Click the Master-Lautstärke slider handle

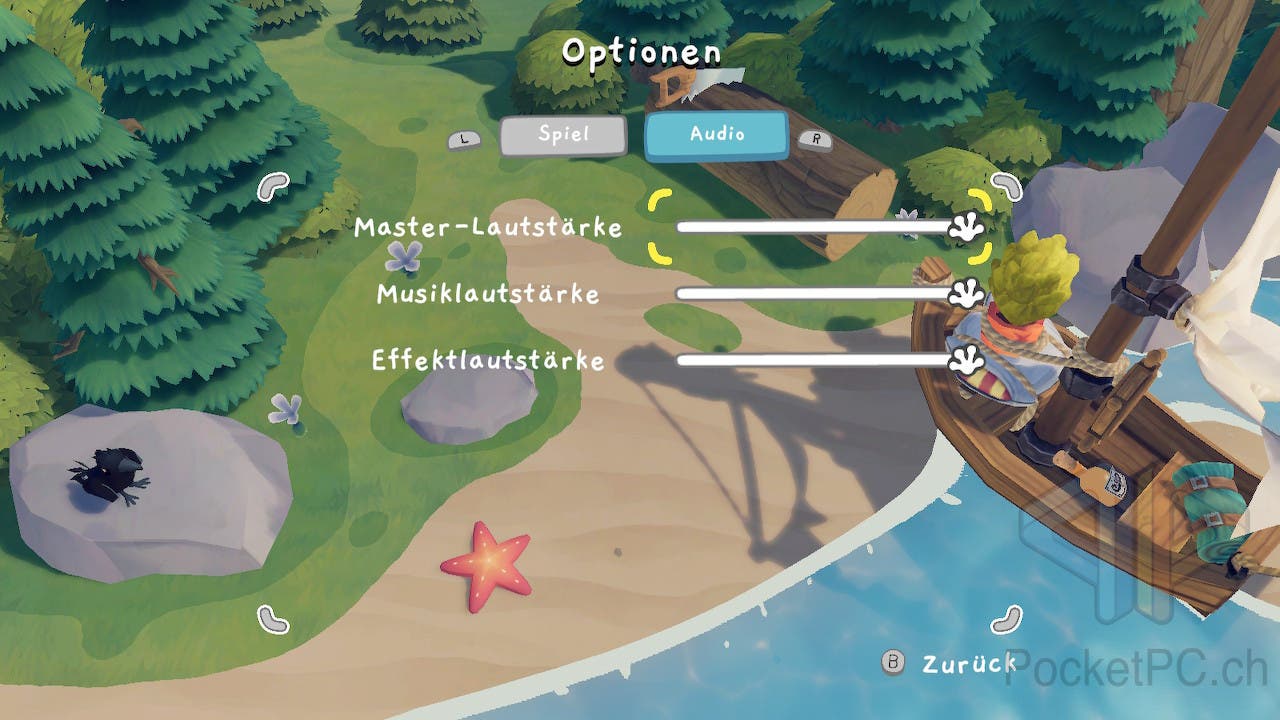tap(965, 228)
